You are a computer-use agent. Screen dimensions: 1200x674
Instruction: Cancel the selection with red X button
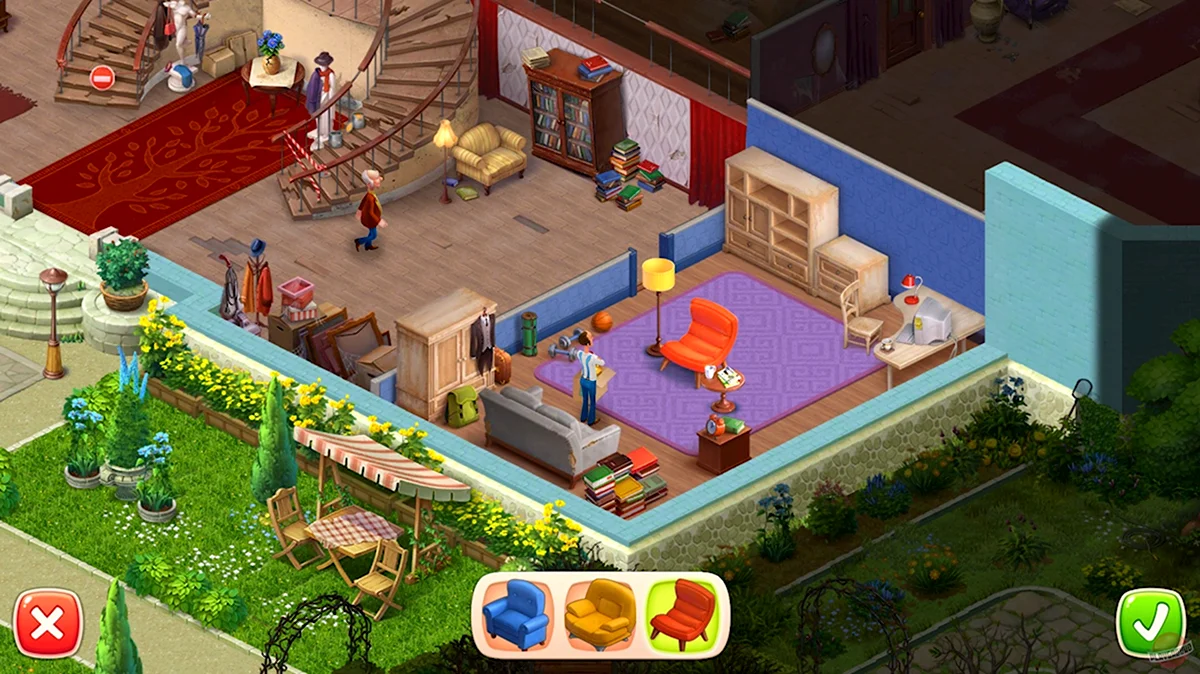(x=48, y=623)
